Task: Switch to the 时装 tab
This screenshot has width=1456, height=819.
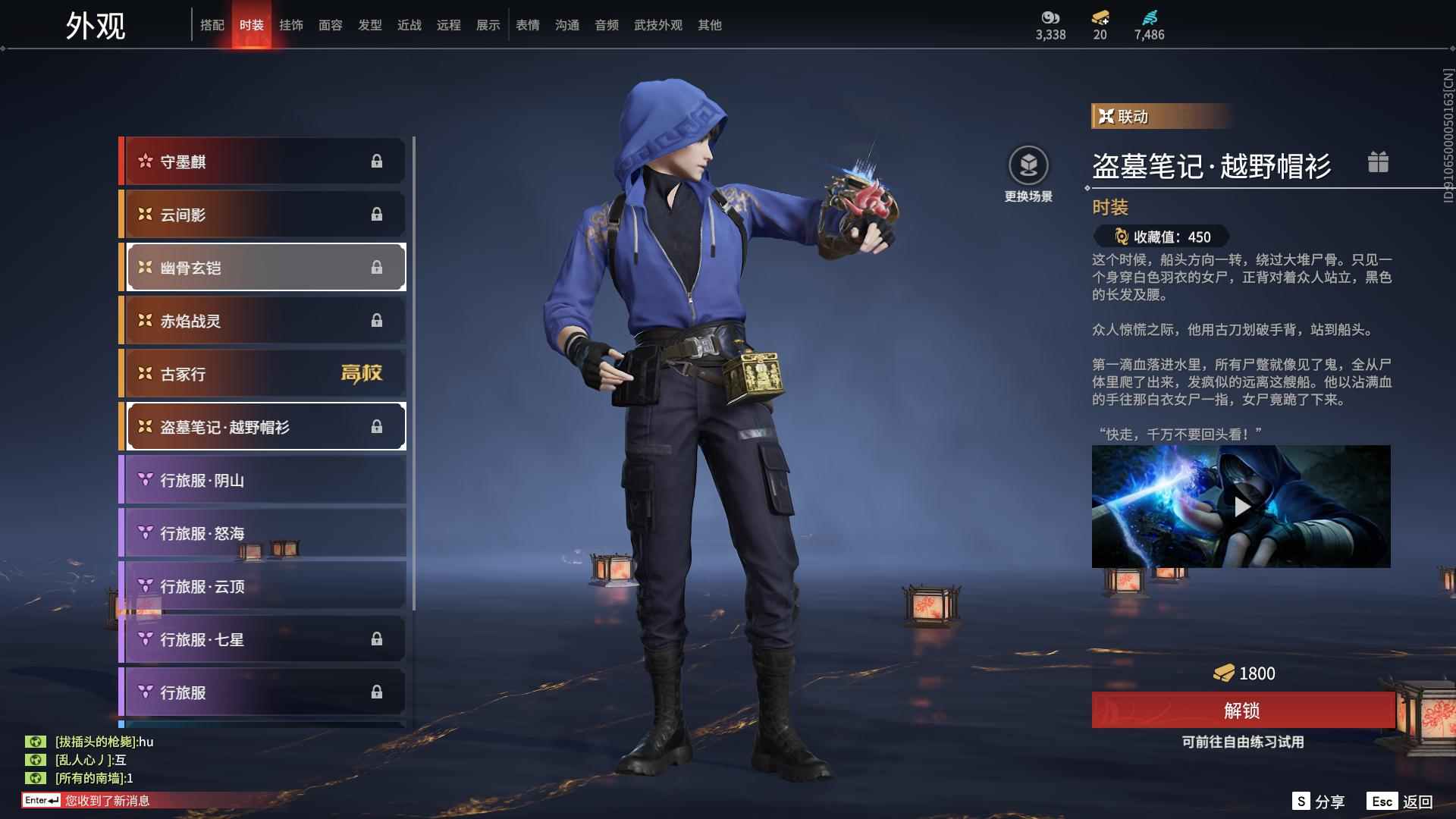Action: click(253, 24)
